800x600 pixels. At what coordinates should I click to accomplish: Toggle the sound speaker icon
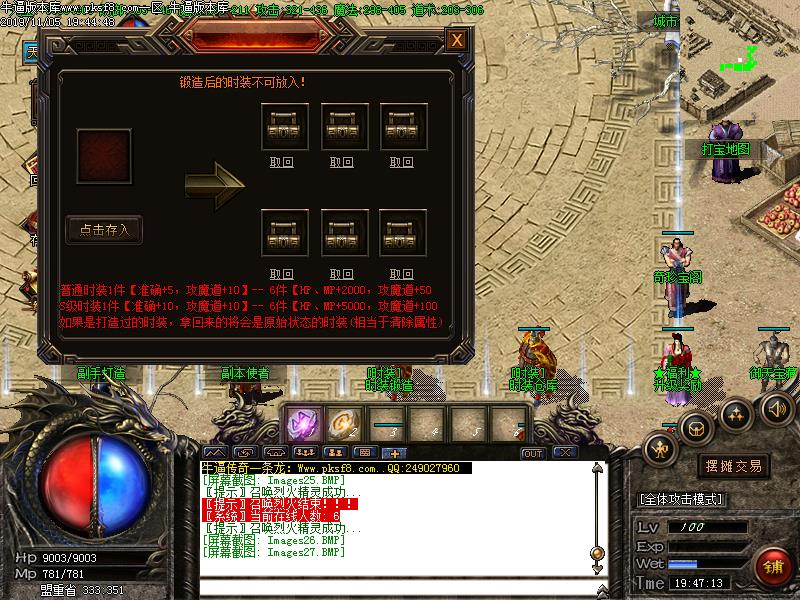(x=777, y=407)
